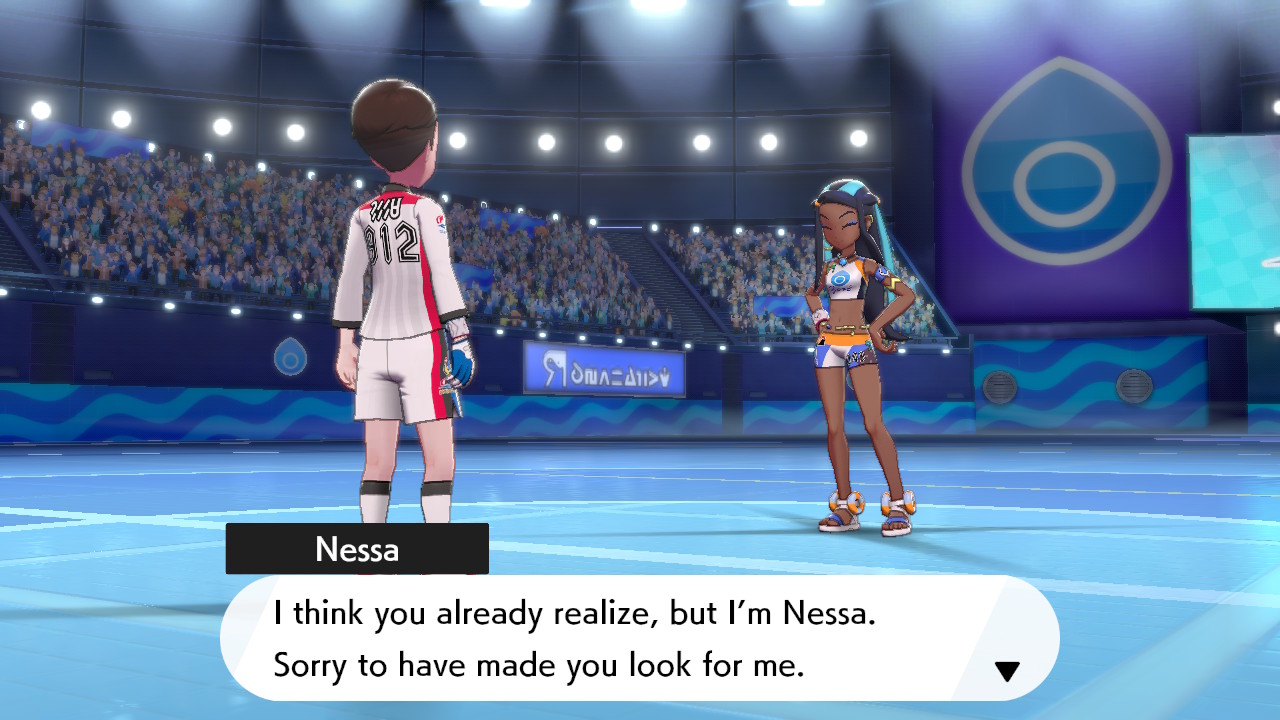Select the Nessa nameplate tab
Image resolution: width=1280 pixels, height=720 pixels.
point(357,548)
